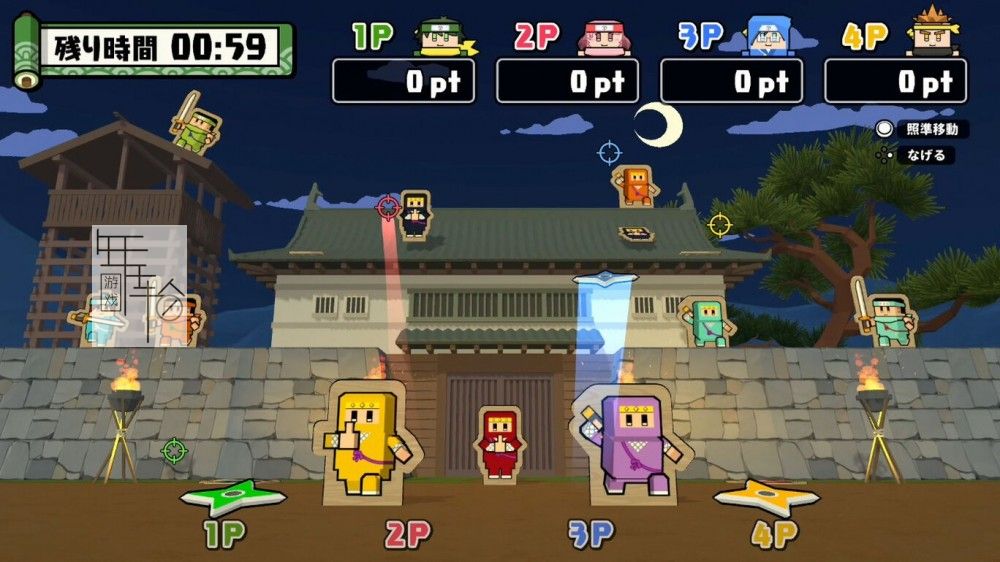Image resolution: width=1000 pixels, height=562 pixels.
Task: Click the yellow aiming crosshair
Action: tap(719, 224)
